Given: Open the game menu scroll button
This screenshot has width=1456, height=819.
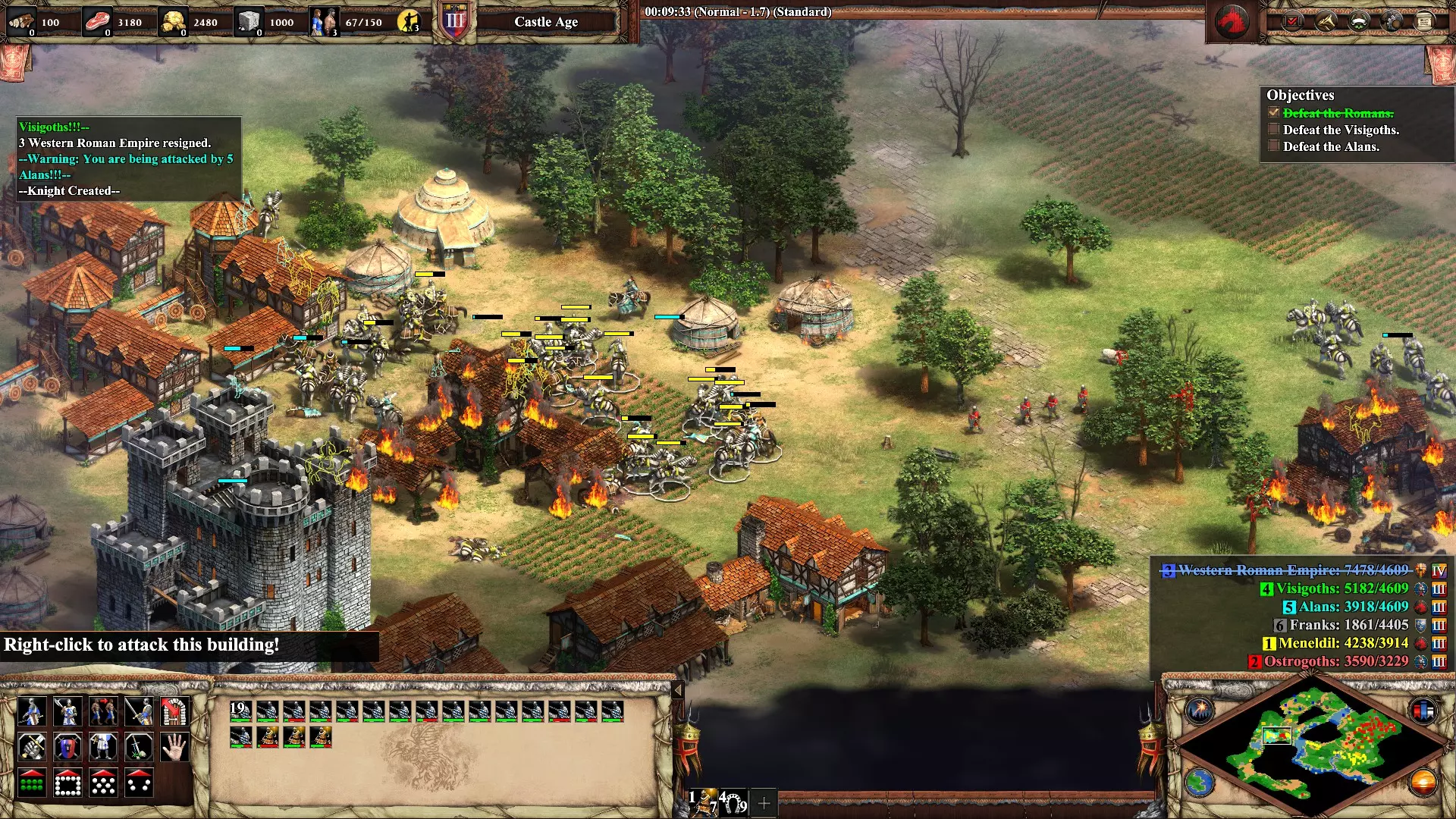Looking at the screenshot, I should pos(1424,21).
